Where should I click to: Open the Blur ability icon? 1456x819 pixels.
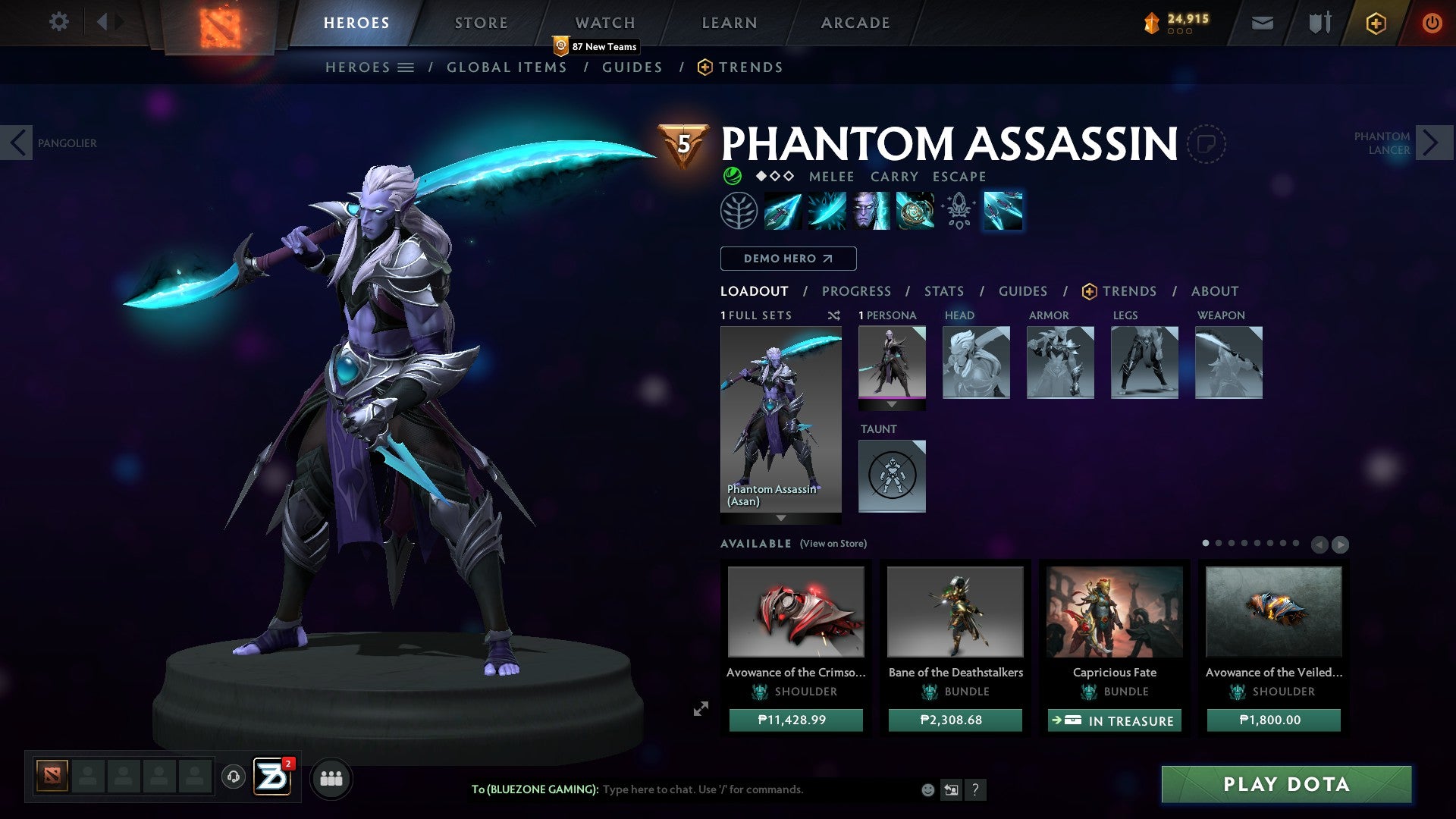[870, 211]
